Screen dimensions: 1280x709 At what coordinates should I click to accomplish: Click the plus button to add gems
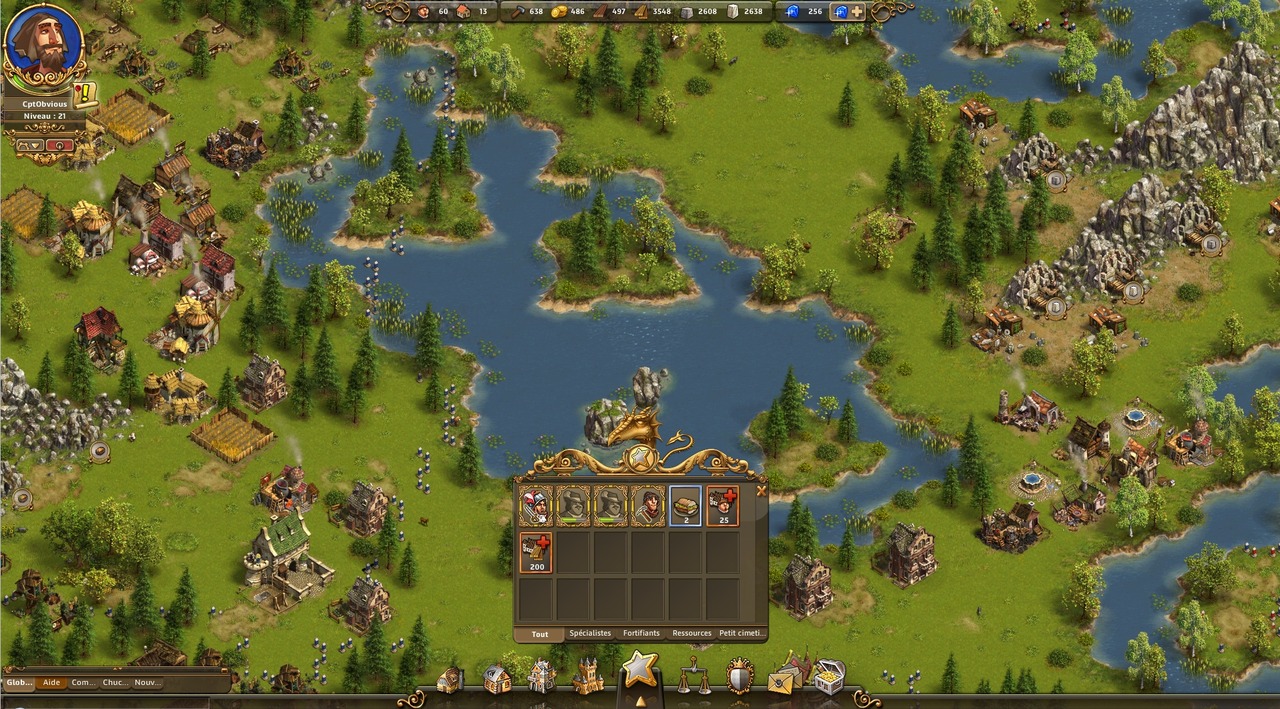click(856, 12)
